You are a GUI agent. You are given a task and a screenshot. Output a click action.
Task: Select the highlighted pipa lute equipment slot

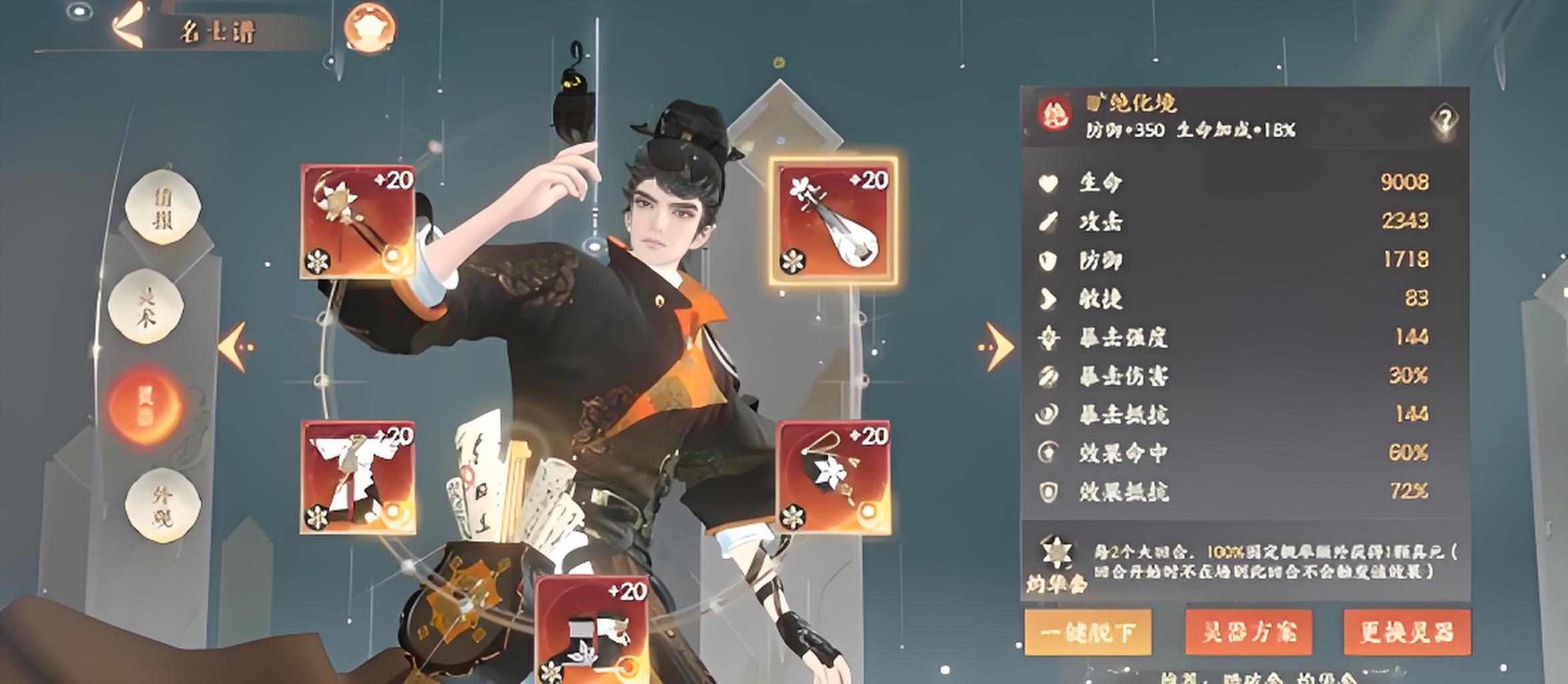pos(833,222)
